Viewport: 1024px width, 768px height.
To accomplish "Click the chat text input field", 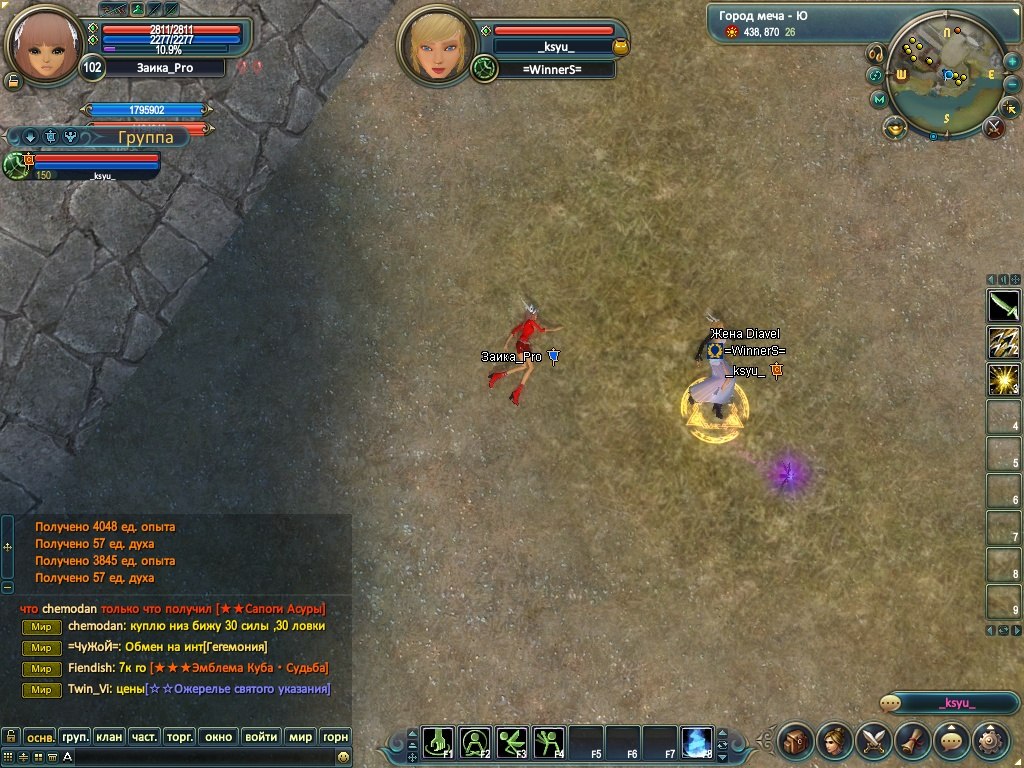I will pyautogui.click(x=200, y=757).
